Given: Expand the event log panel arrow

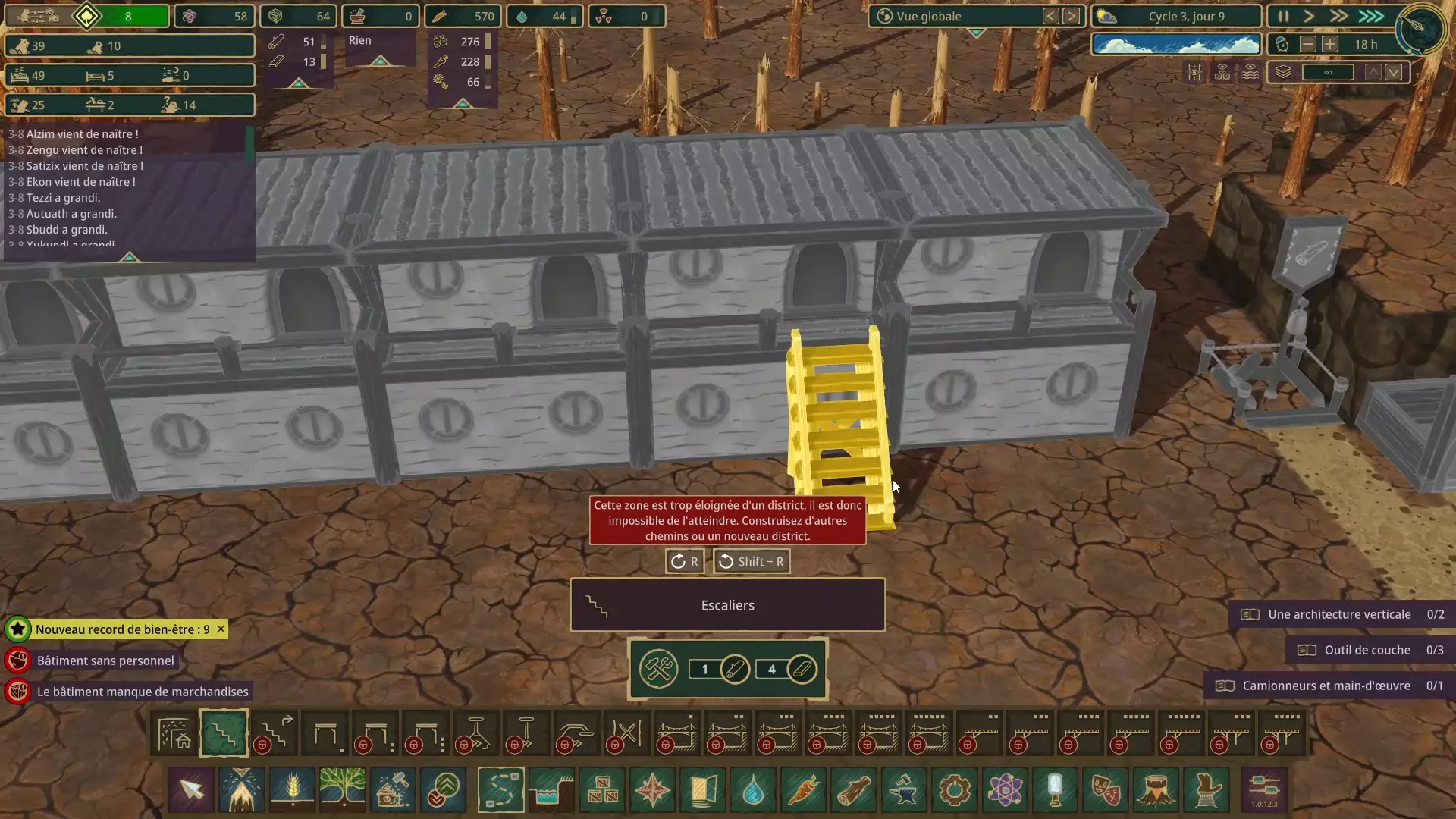Looking at the screenshot, I should pyautogui.click(x=130, y=257).
